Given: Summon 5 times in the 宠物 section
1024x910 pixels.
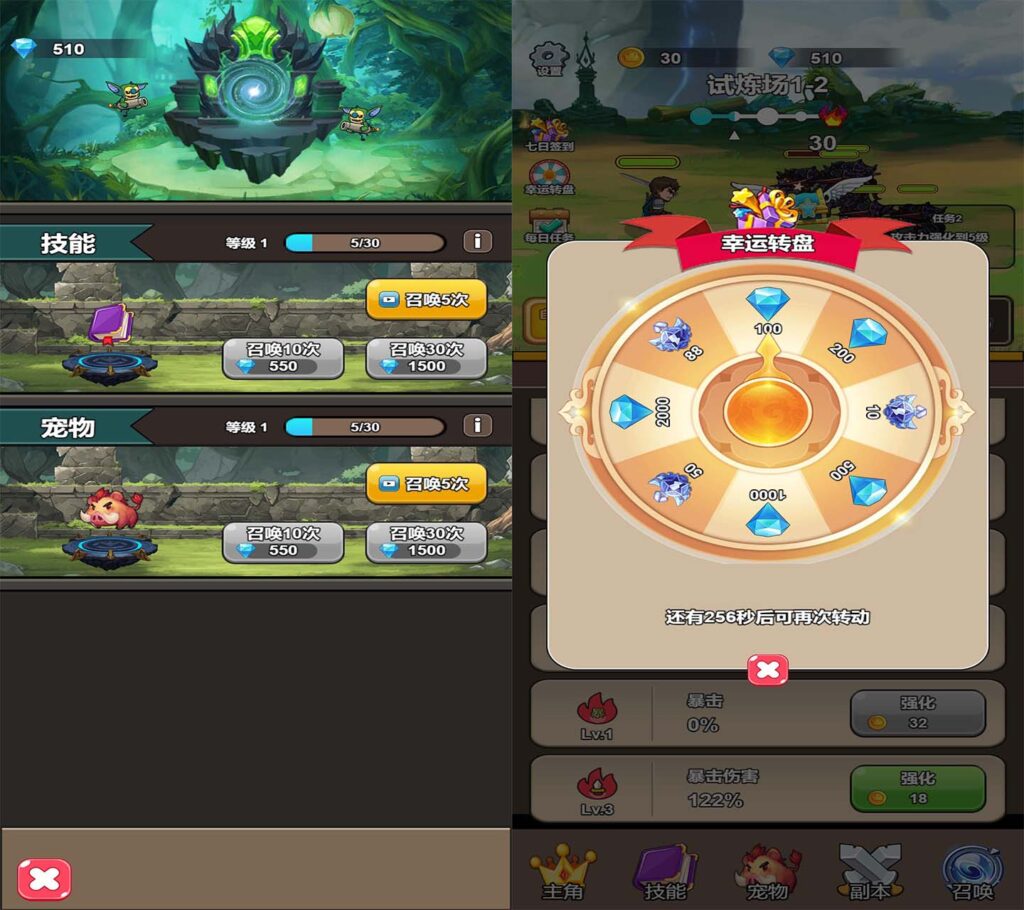Looking at the screenshot, I should [x=426, y=483].
